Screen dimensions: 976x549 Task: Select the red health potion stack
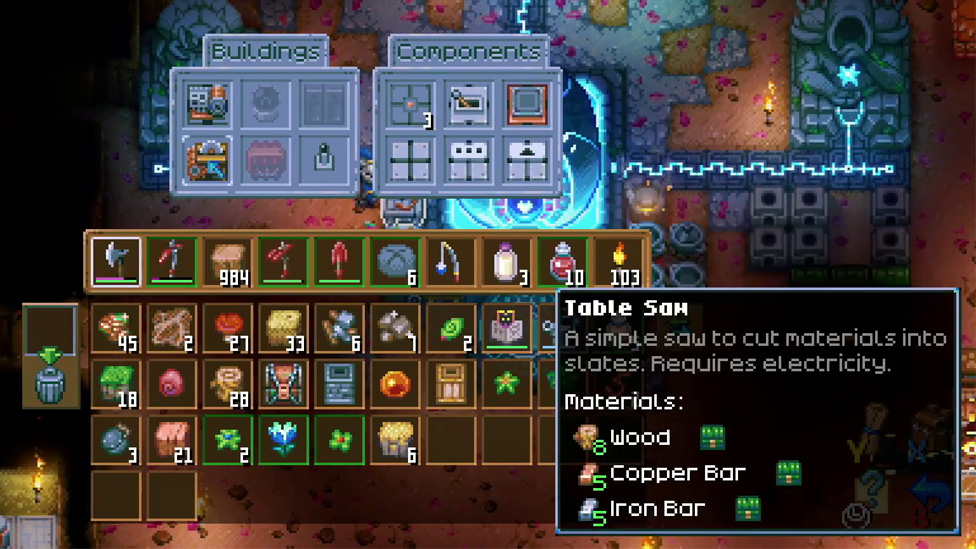(563, 262)
